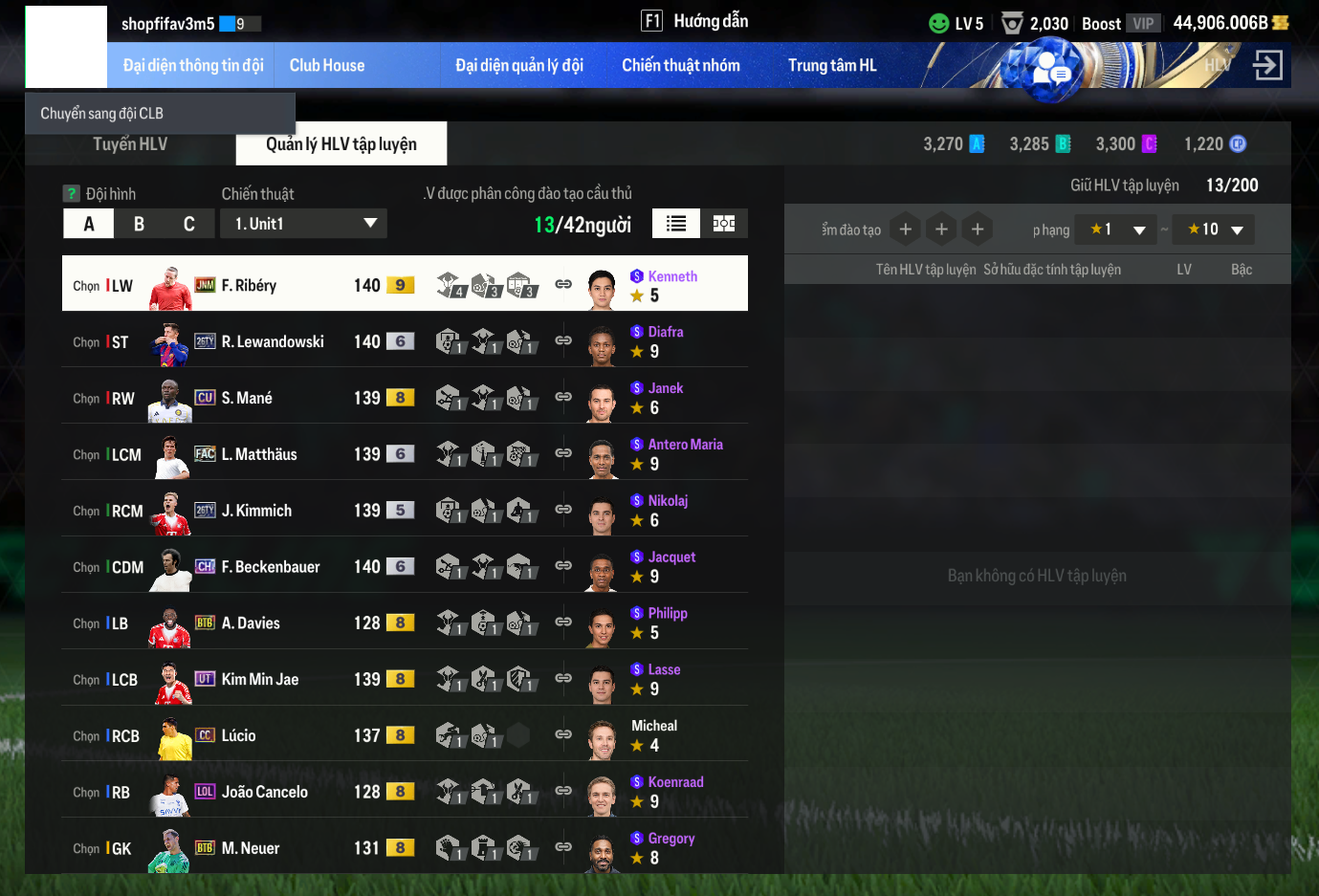1319x896 pixels.
Task: Click the link icon beside S. Mané
Action: click(x=563, y=397)
